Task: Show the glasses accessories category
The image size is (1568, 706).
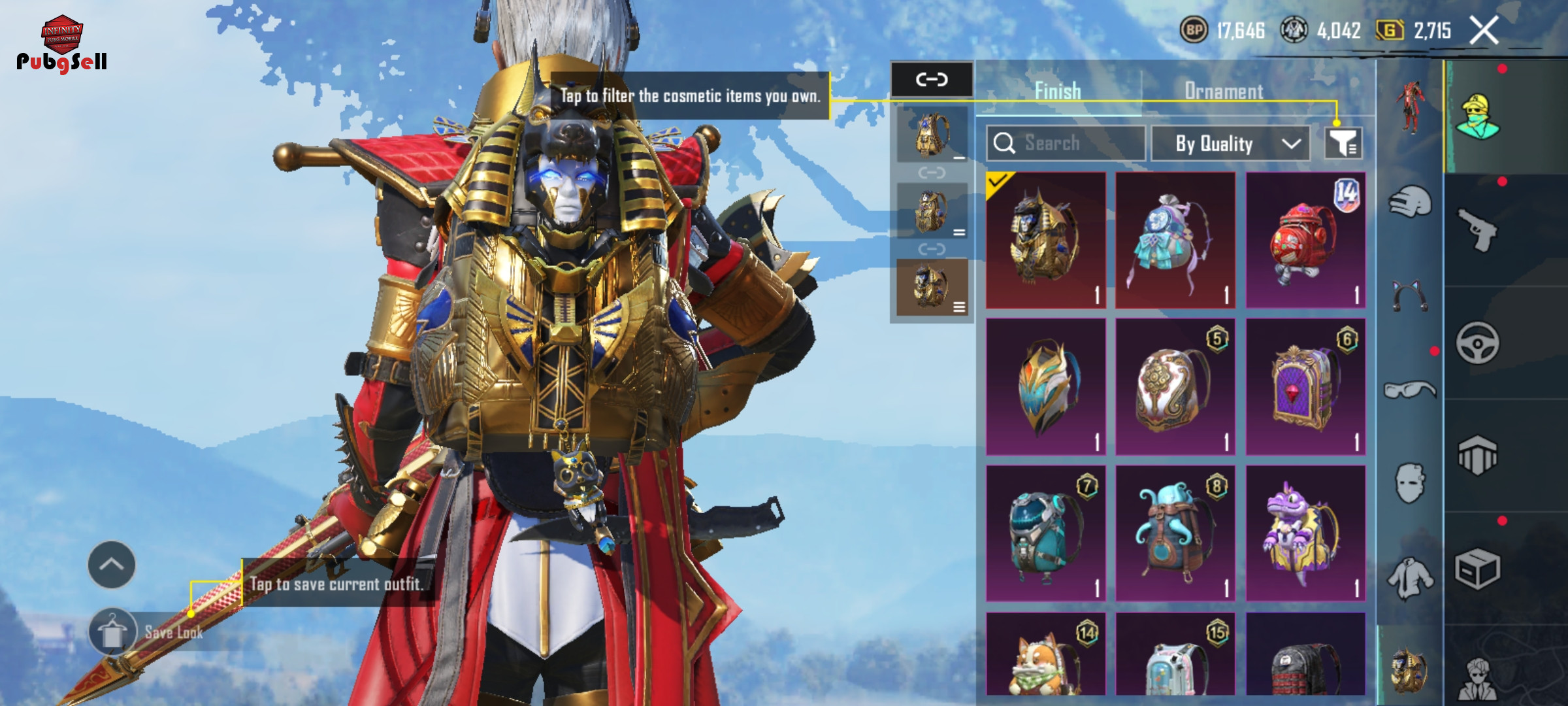Action: (1410, 390)
